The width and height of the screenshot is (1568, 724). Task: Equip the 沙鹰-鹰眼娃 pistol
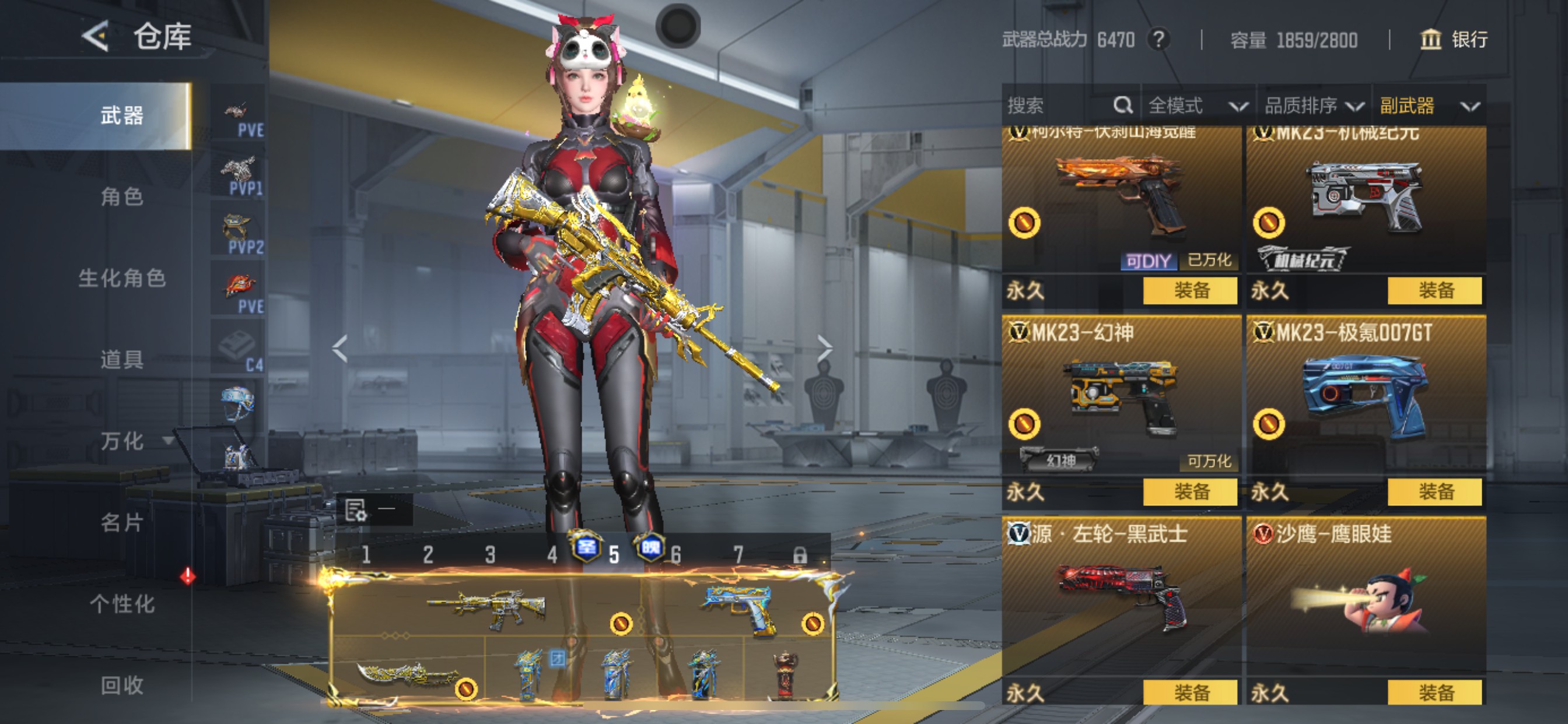click(1434, 693)
